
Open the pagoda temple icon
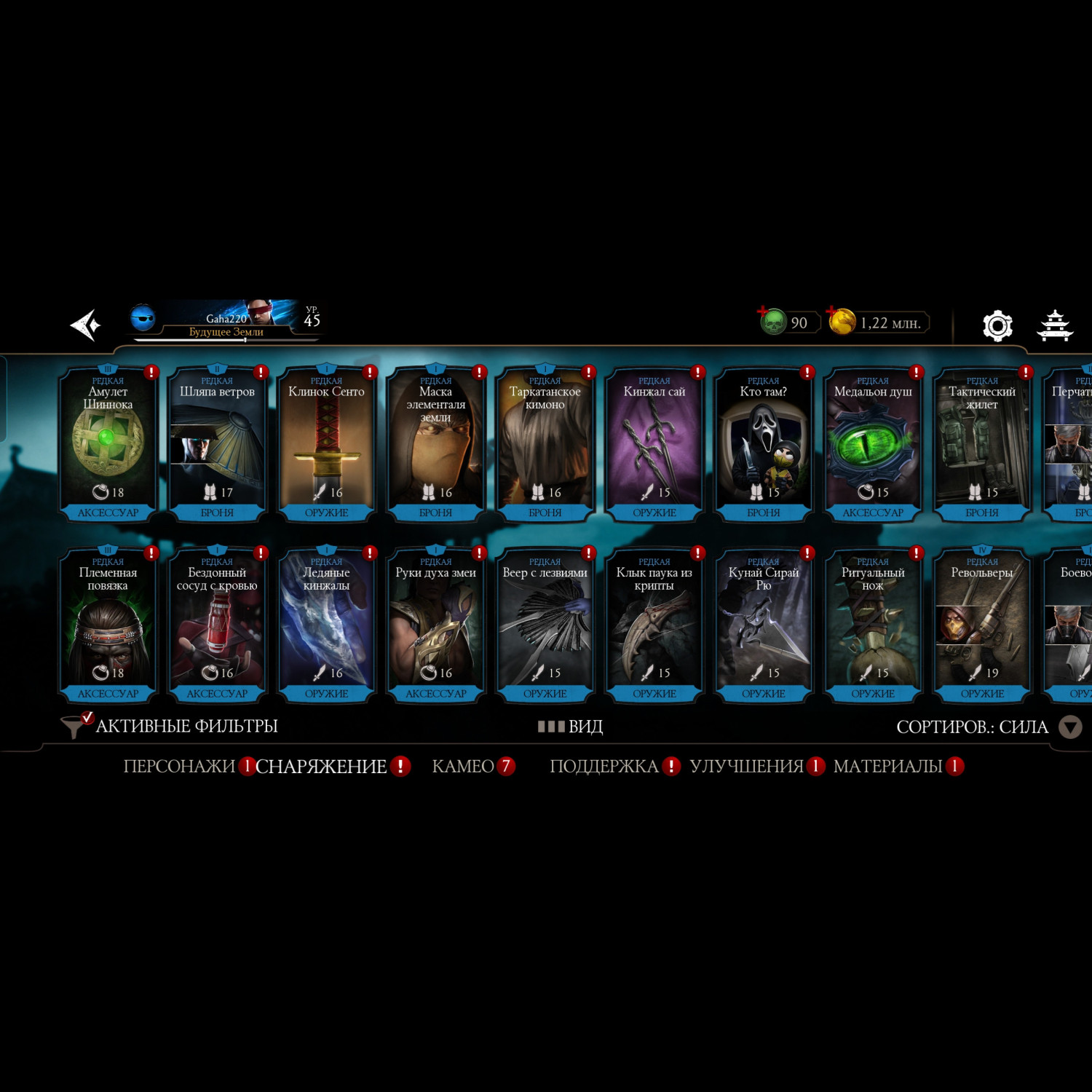coord(1055,325)
